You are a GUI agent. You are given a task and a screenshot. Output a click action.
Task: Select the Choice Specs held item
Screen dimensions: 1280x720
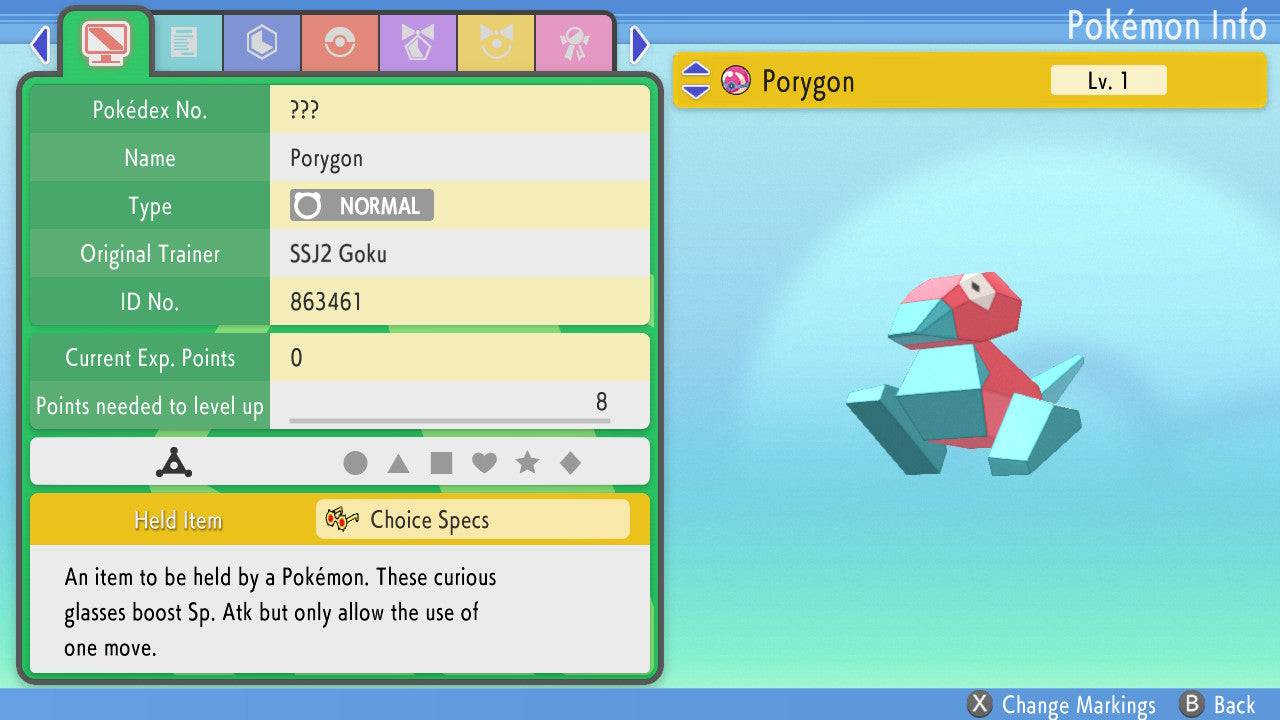(472, 520)
